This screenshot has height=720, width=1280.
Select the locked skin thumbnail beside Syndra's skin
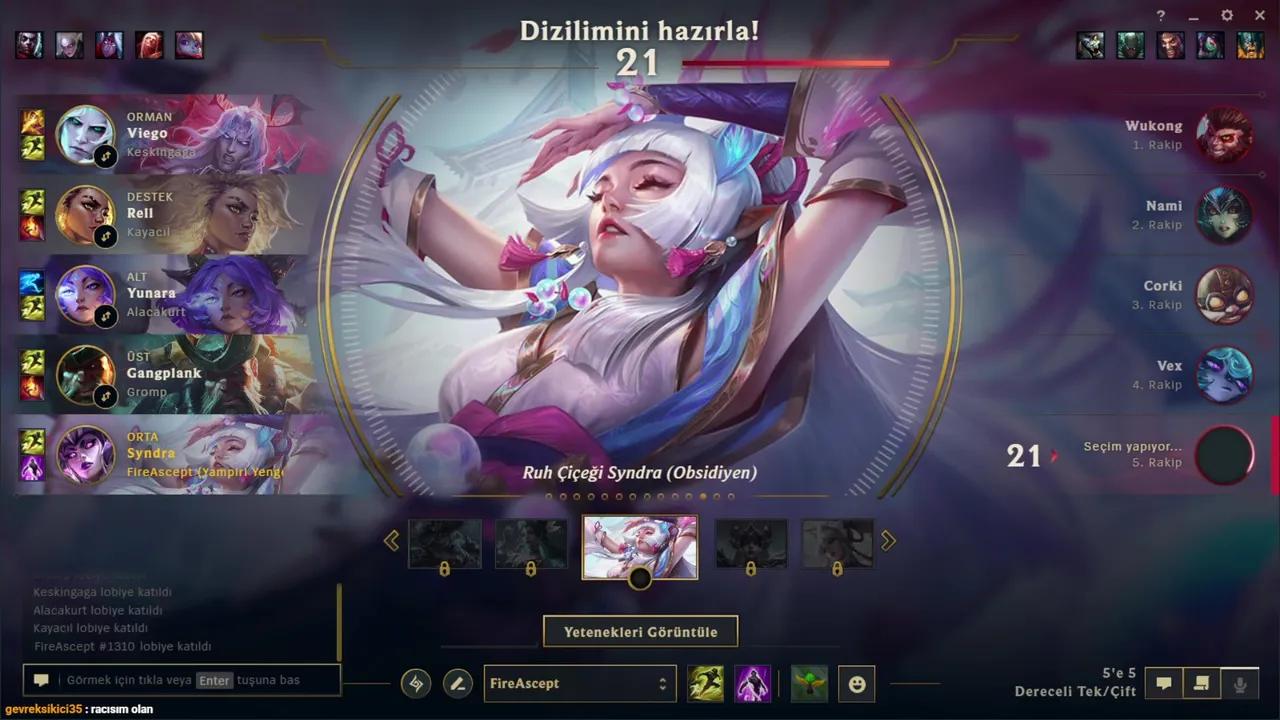751,543
